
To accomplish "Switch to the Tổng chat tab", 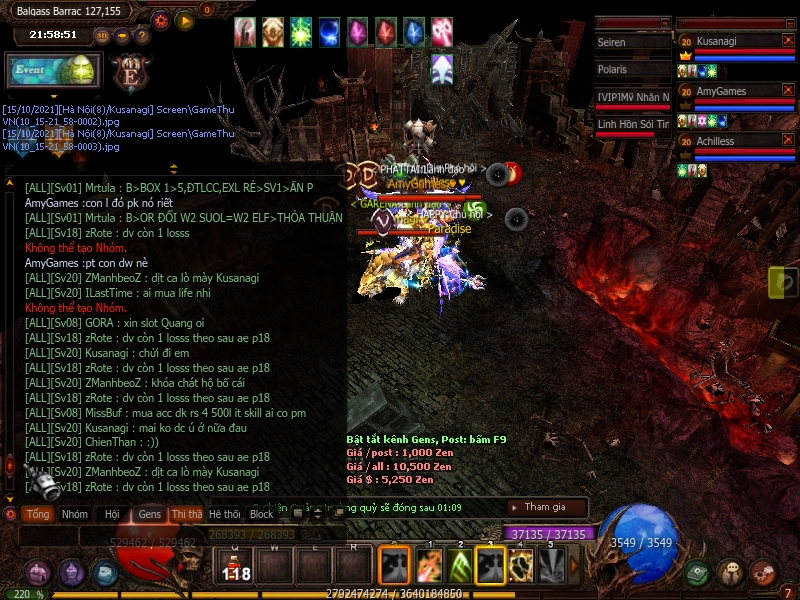I will click(38, 514).
